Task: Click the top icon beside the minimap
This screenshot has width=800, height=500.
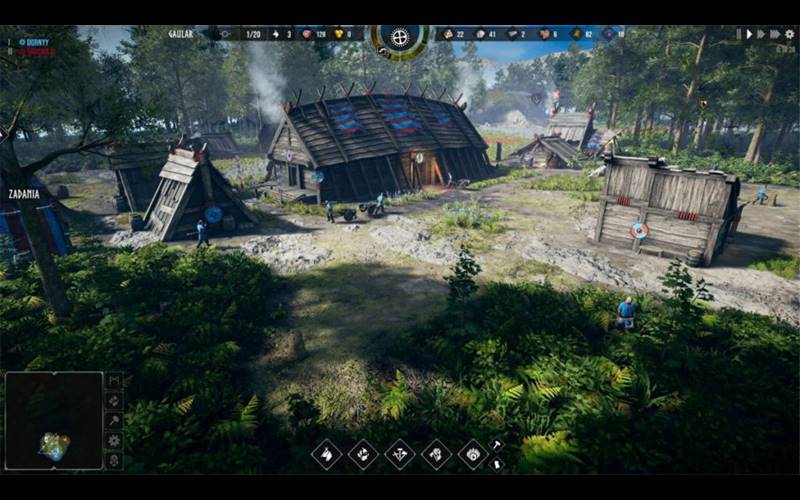Action: (114, 381)
